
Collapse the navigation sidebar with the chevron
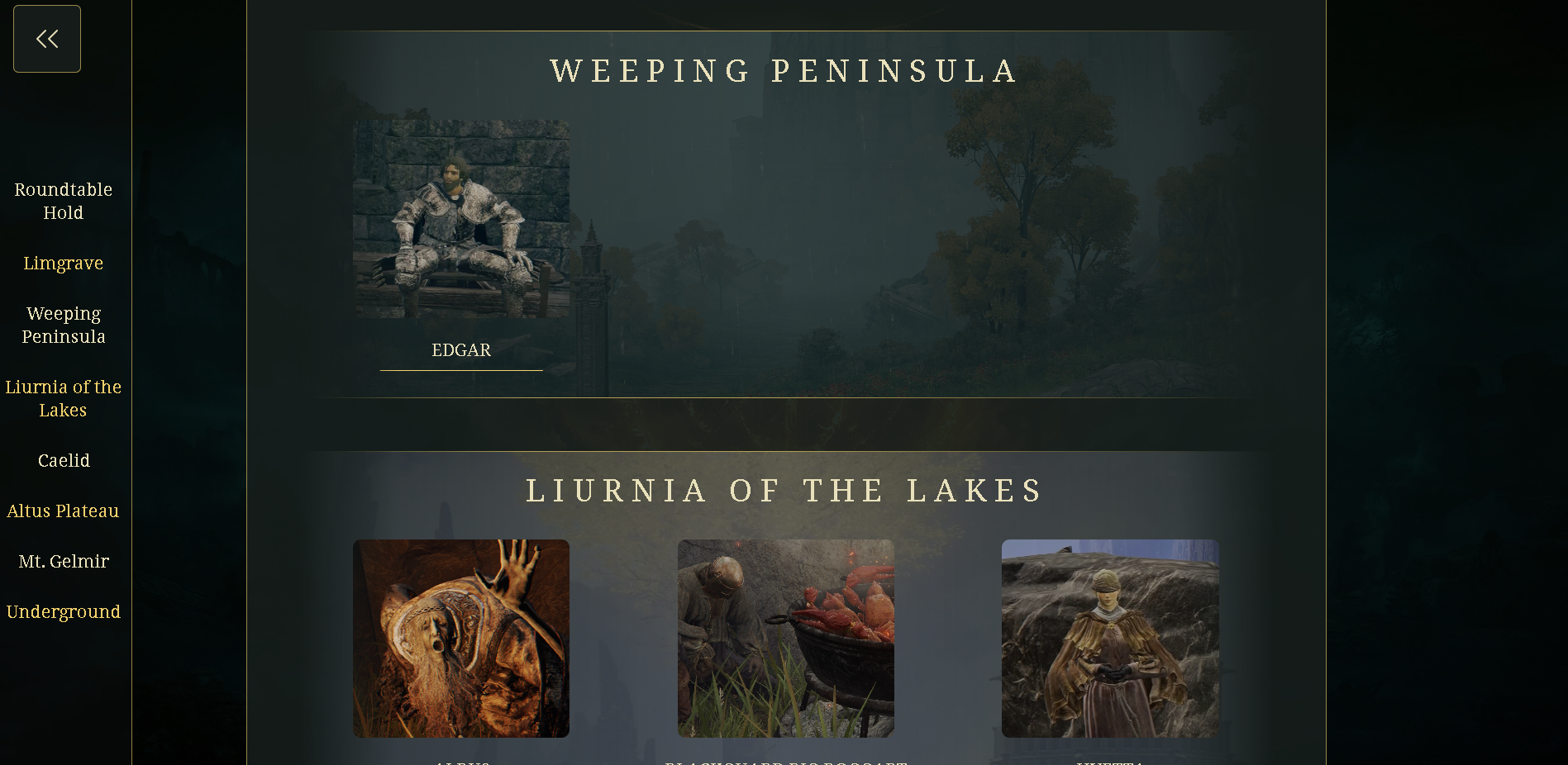(x=46, y=38)
